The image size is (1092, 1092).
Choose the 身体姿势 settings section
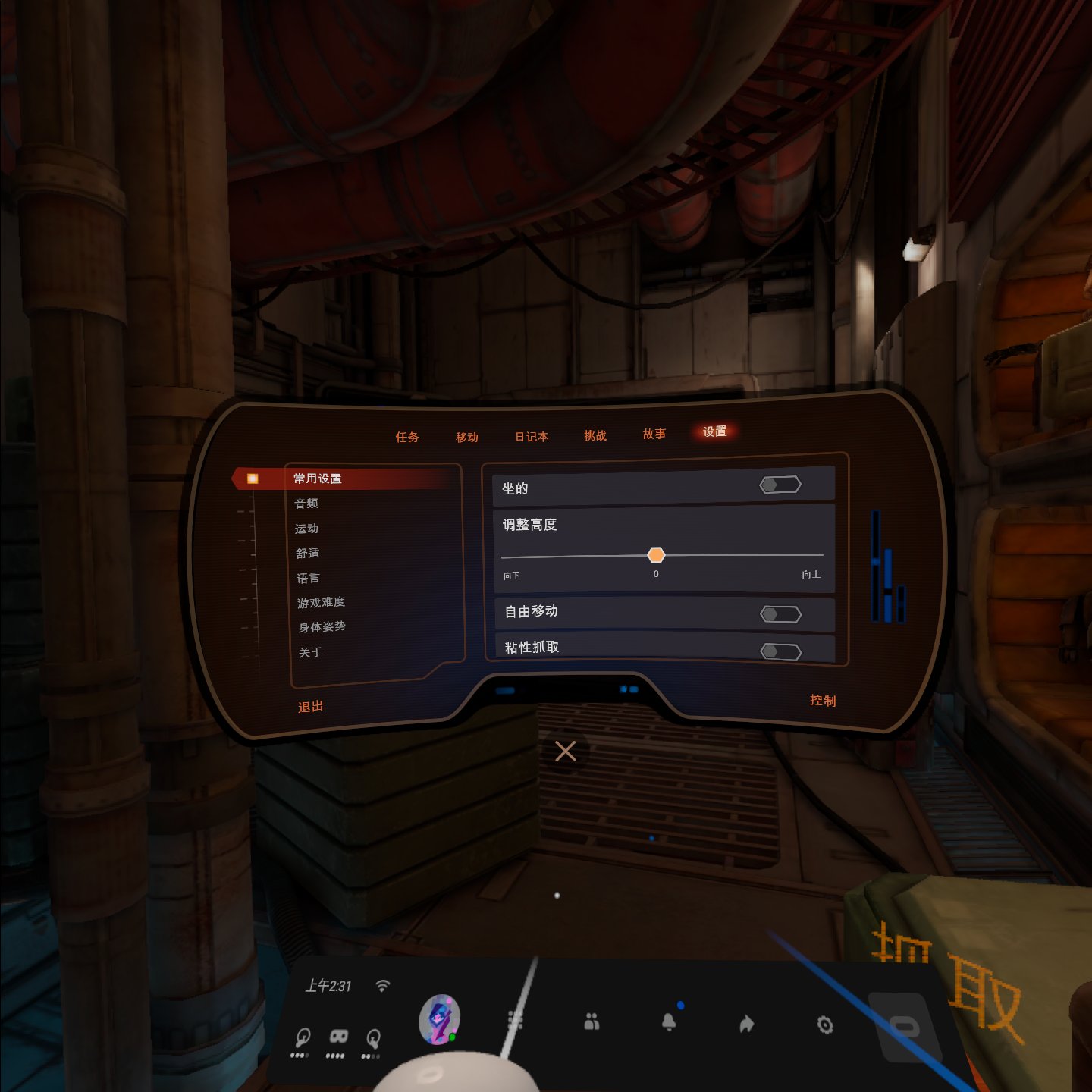click(x=322, y=627)
